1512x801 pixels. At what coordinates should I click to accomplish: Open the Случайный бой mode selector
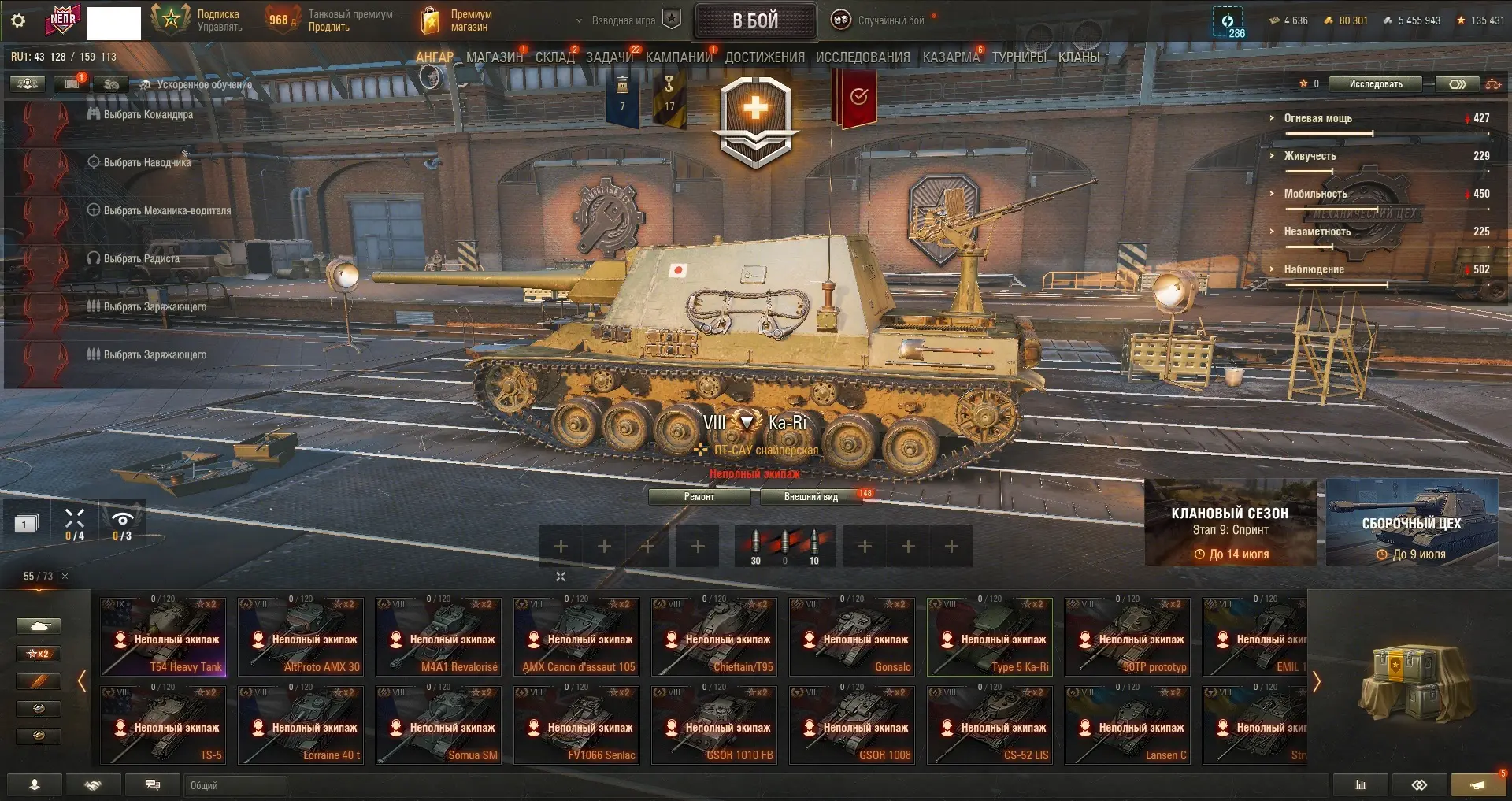[x=882, y=21]
